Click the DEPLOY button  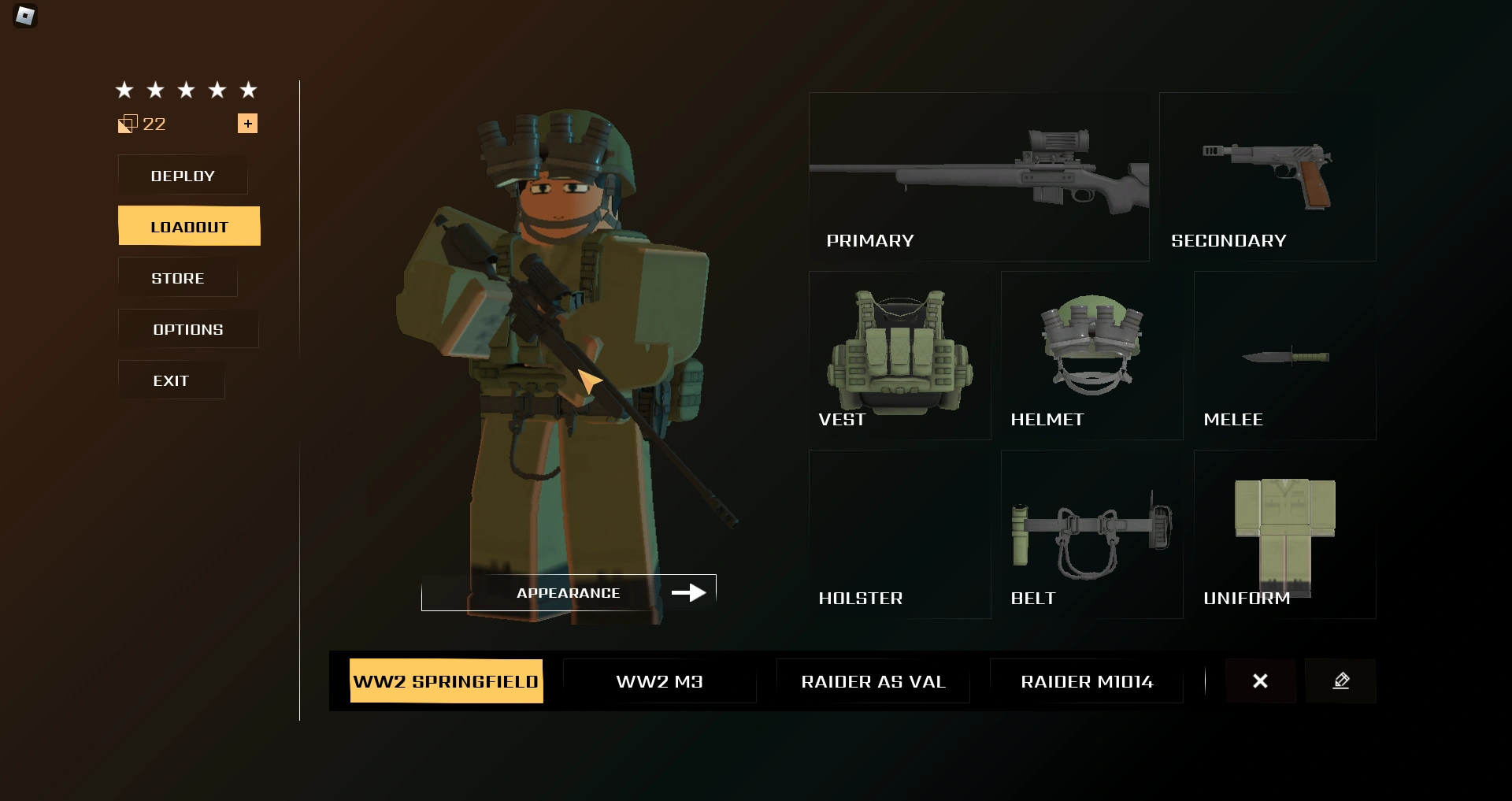point(183,176)
